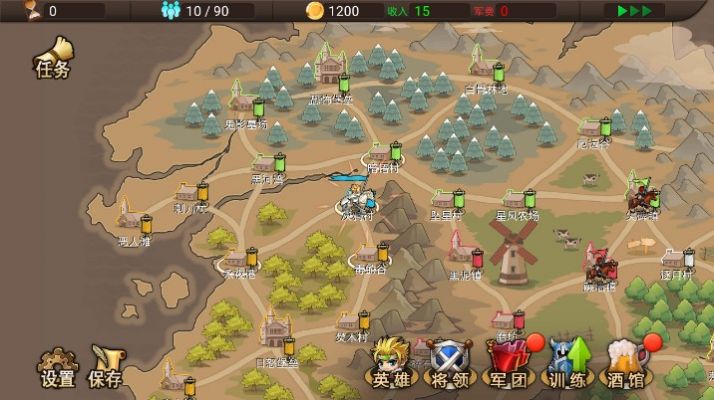Open the 军团 legion menu
Screen dimensions: 714x400
pyautogui.click(x=508, y=363)
